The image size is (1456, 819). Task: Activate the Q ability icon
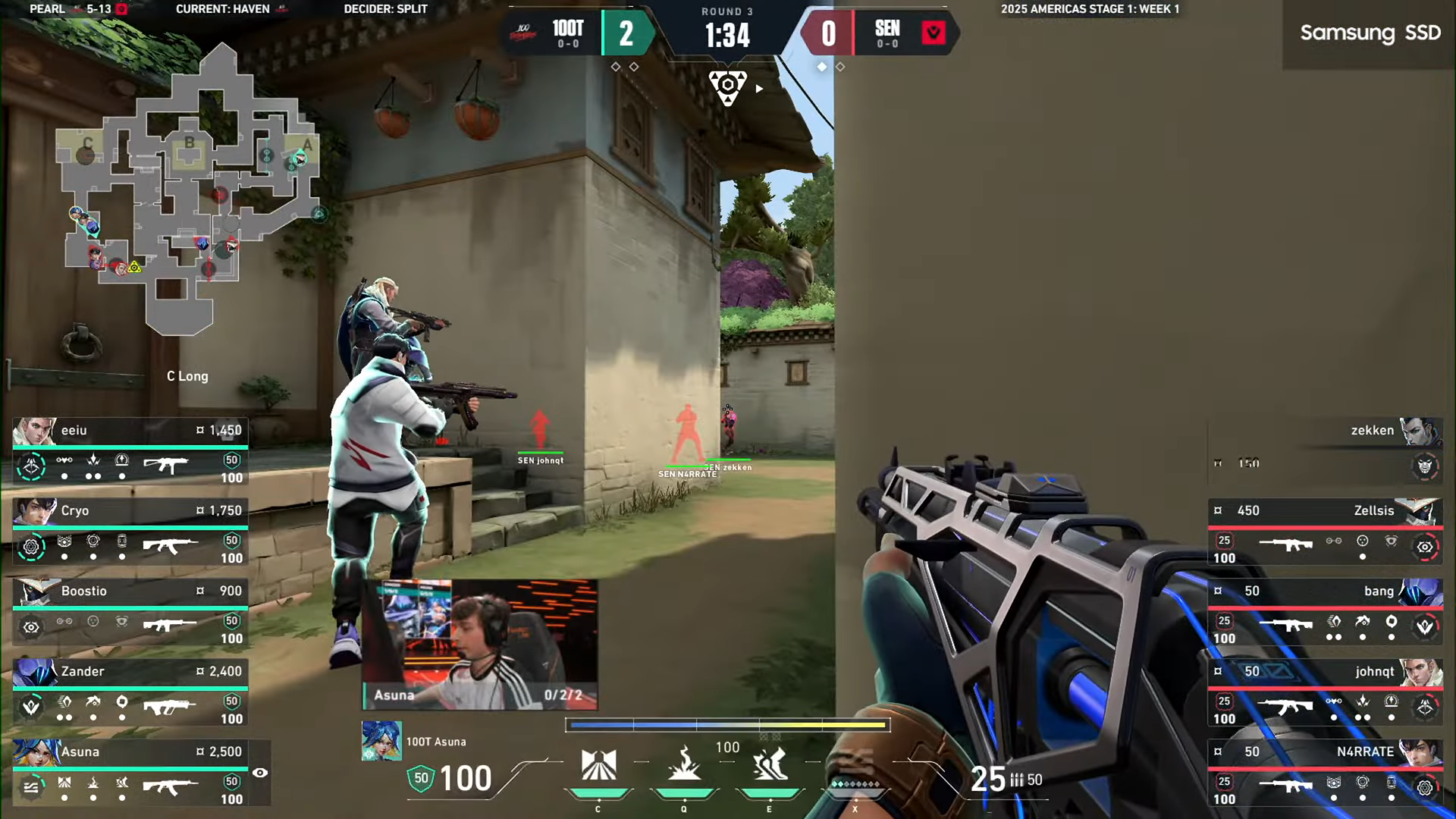point(684,766)
